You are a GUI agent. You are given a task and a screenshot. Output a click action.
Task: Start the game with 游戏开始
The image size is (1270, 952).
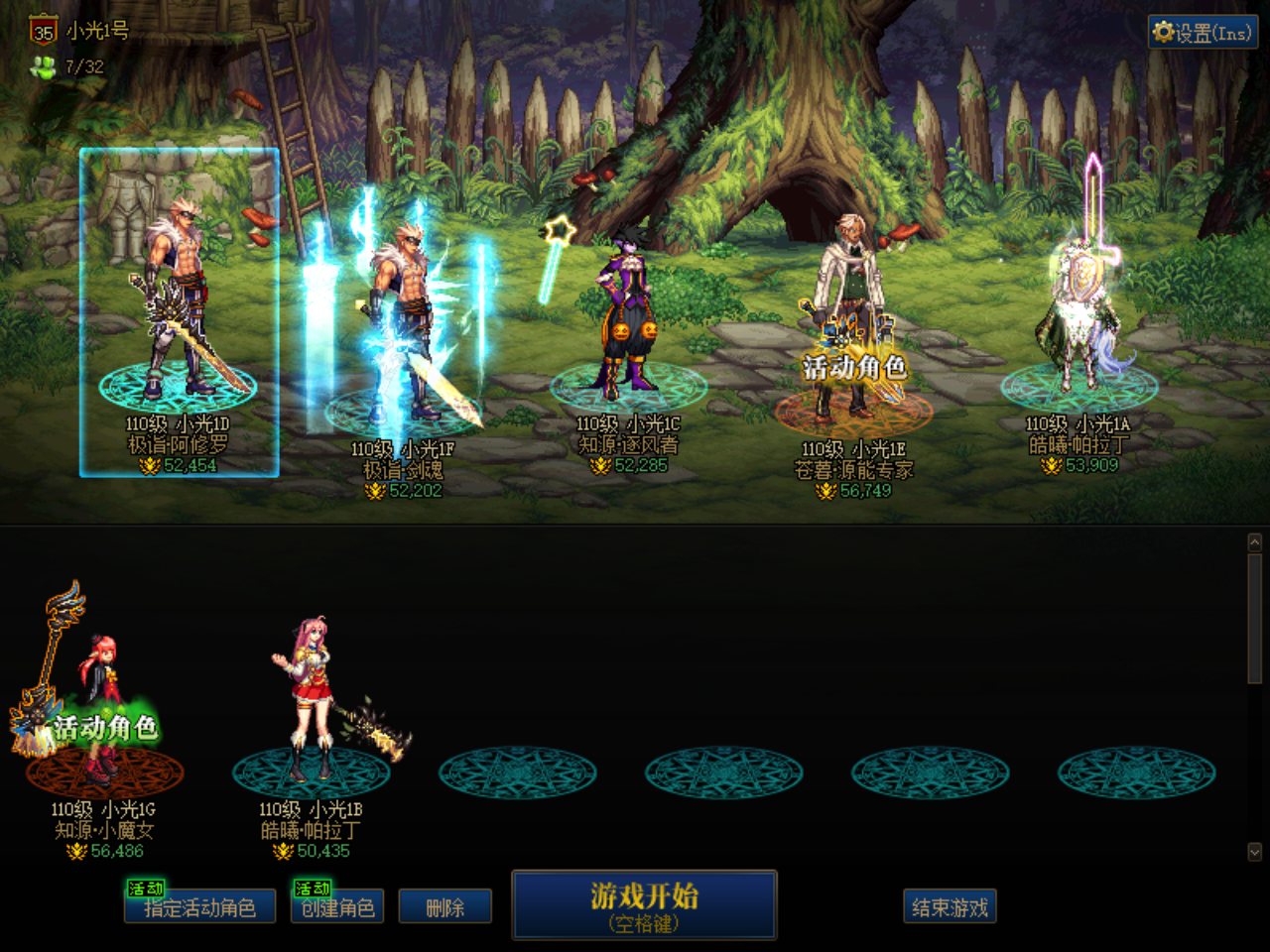coord(644,904)
